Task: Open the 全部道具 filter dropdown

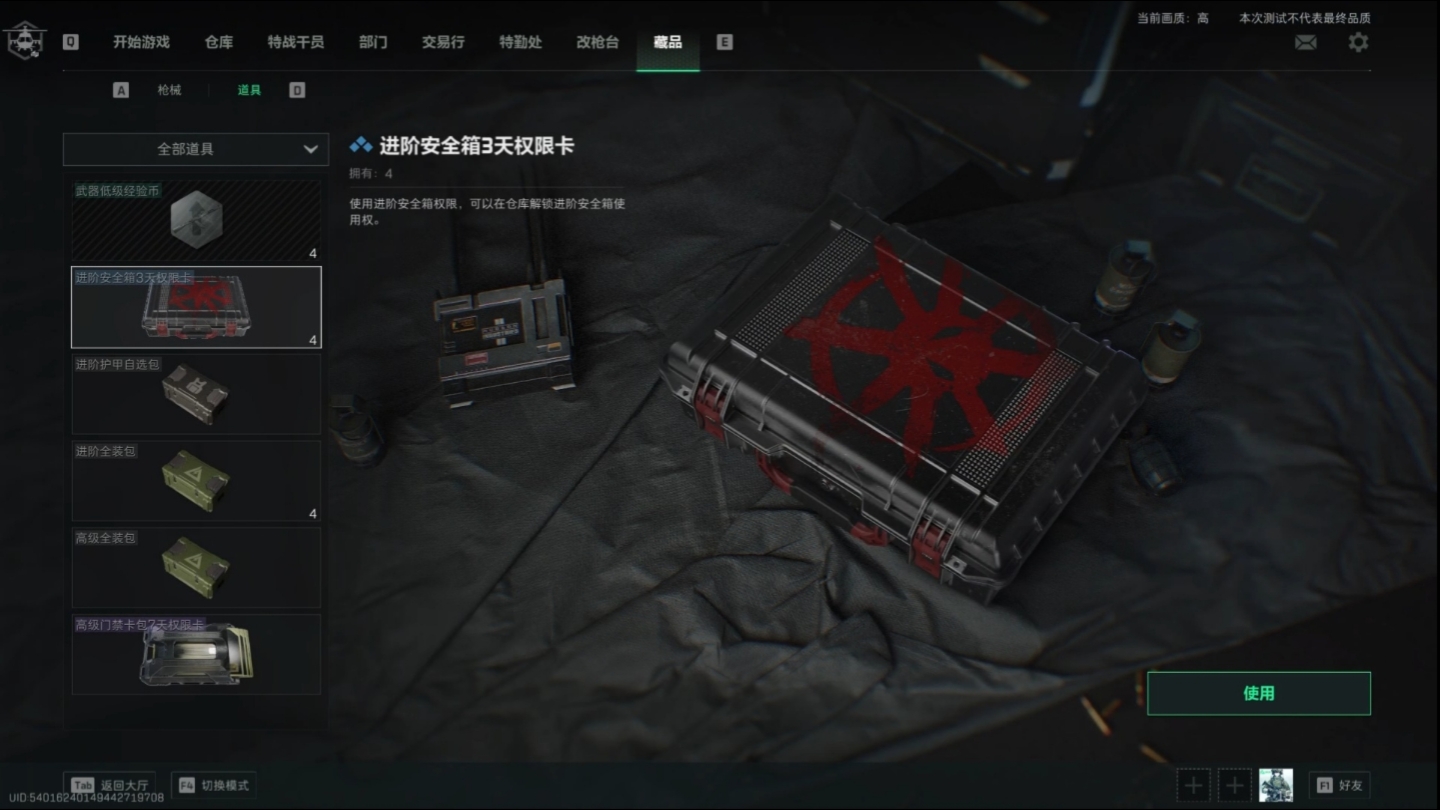Action: (x=195, y=149)
